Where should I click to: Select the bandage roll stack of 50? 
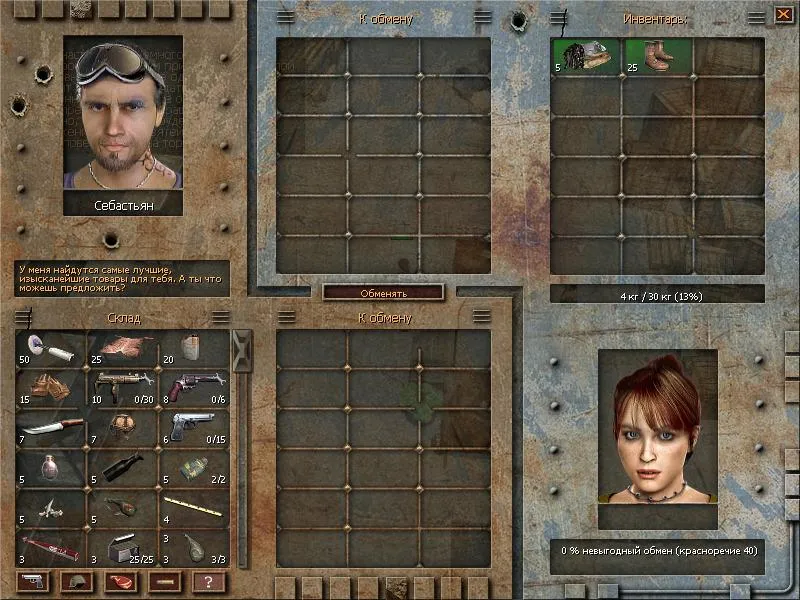tap(51, 349)
